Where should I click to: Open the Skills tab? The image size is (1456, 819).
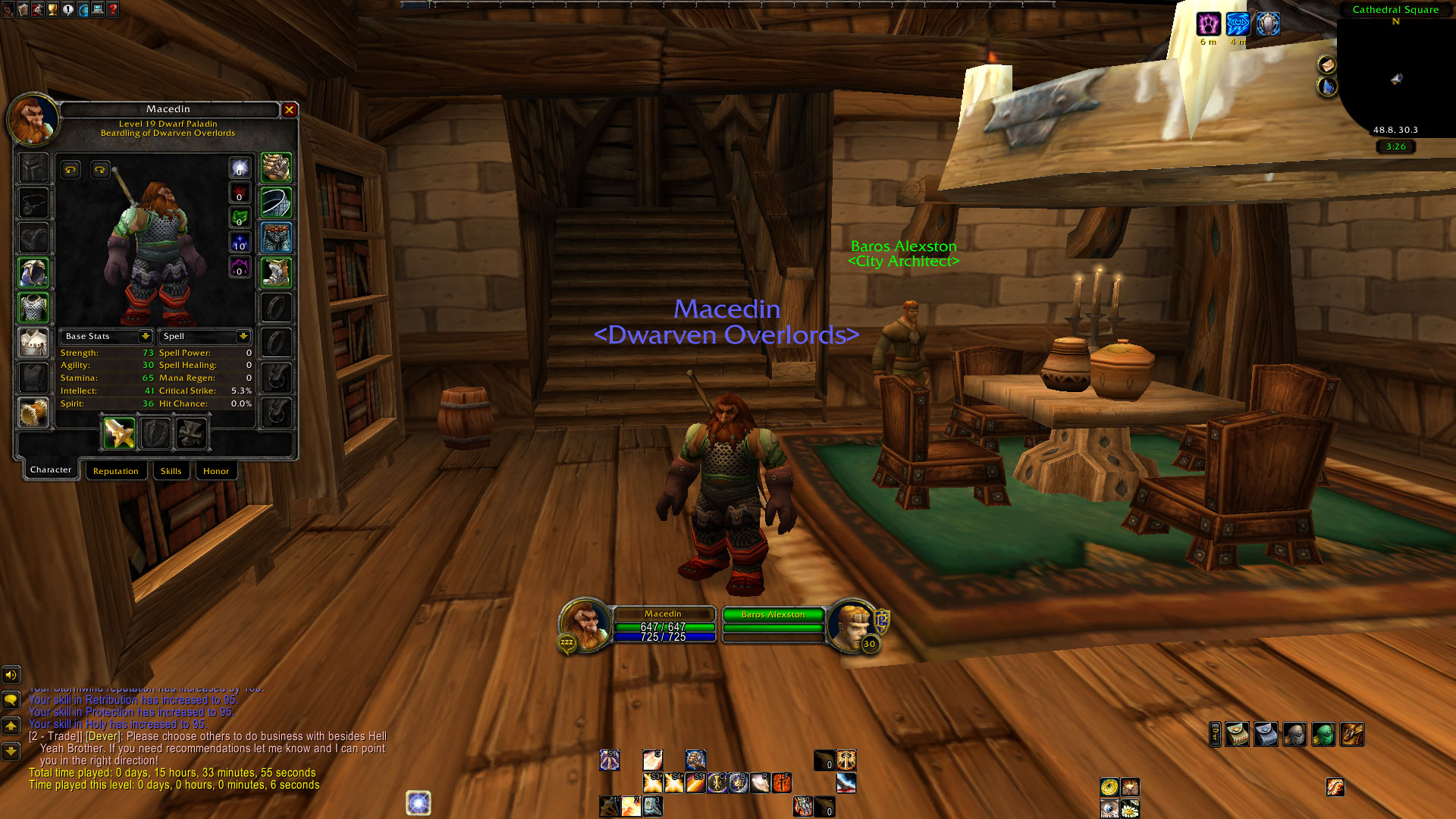[171, 471]
